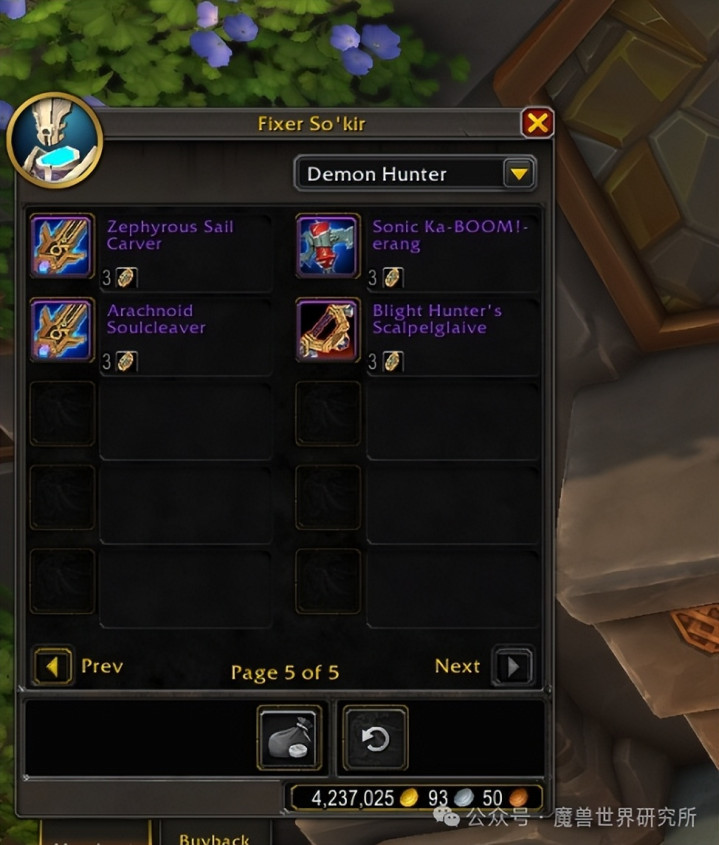The width and height of the screenshot is (719, 845).
Task: Select the Zephyrous Sail Carver item
Action: 62,246
